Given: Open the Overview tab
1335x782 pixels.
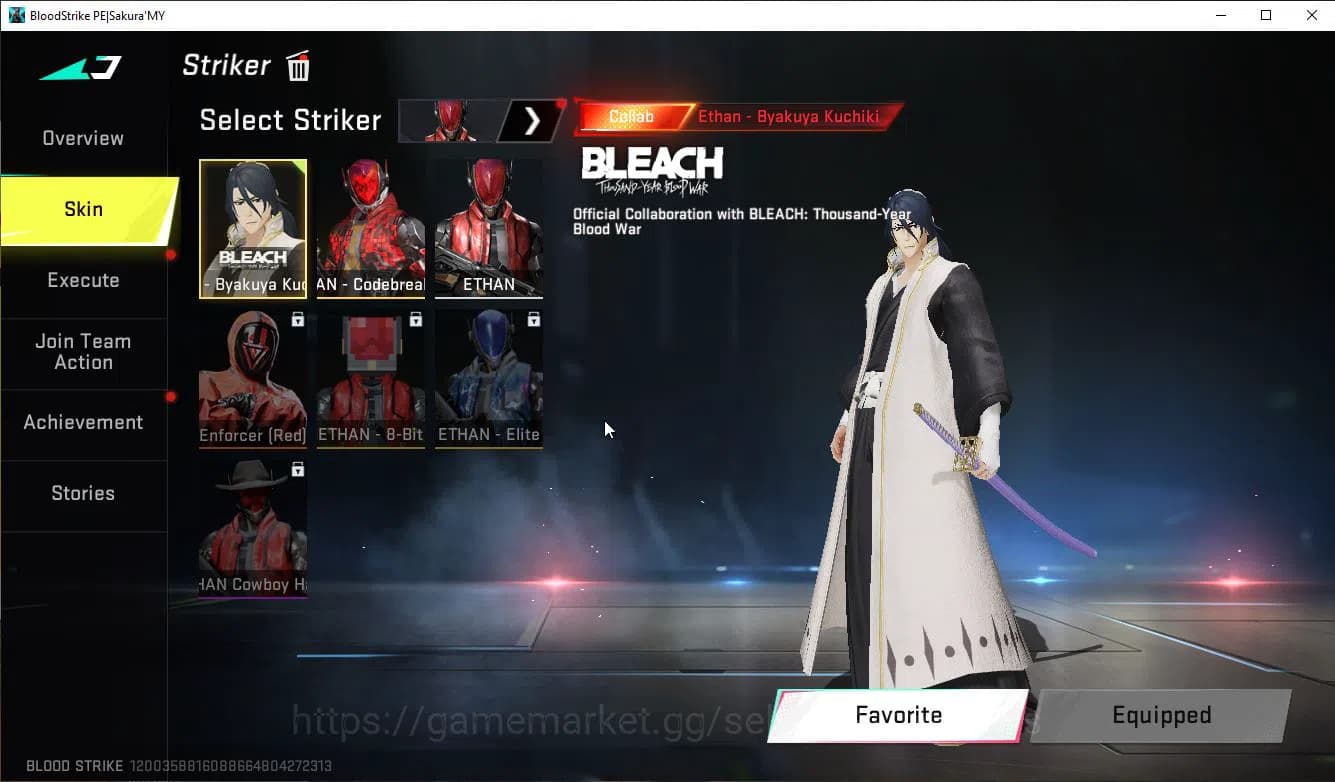Looking at the screenshot, I should (82, 138).
